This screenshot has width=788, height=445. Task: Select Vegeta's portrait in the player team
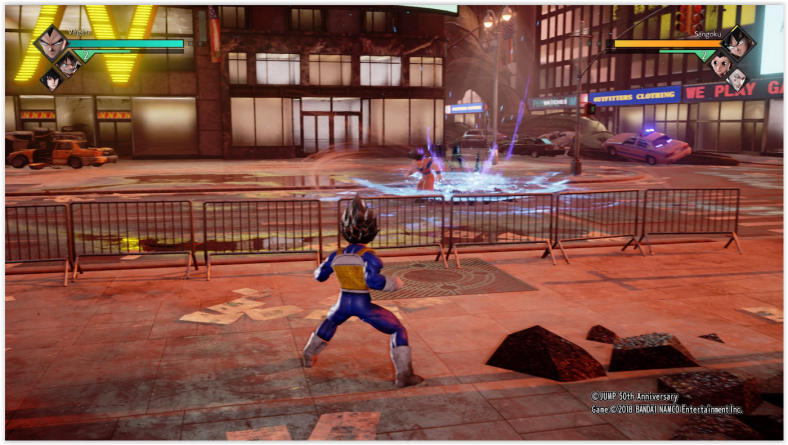click(50, 43)
